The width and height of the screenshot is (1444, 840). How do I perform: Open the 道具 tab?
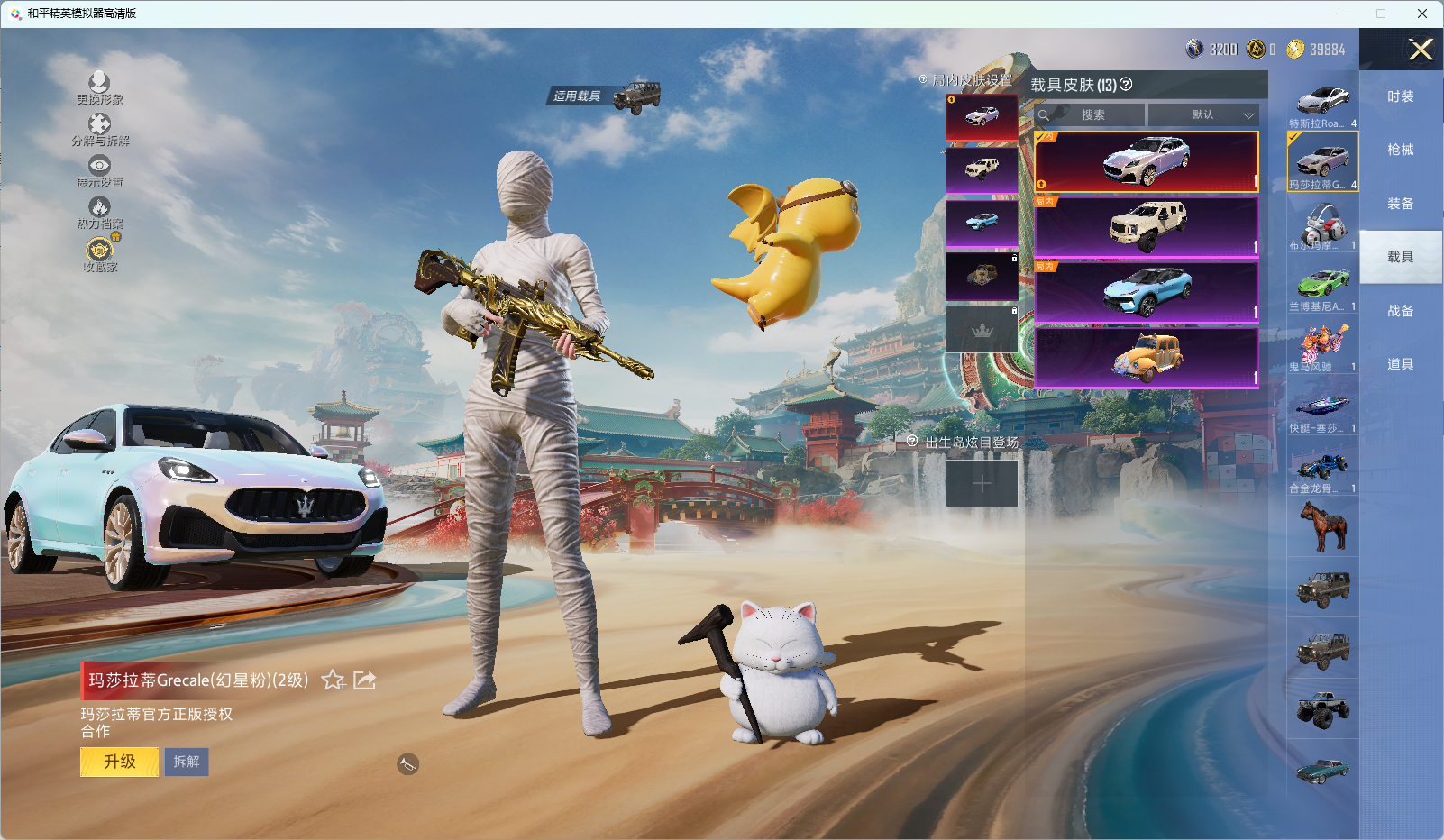point(1400,364)
